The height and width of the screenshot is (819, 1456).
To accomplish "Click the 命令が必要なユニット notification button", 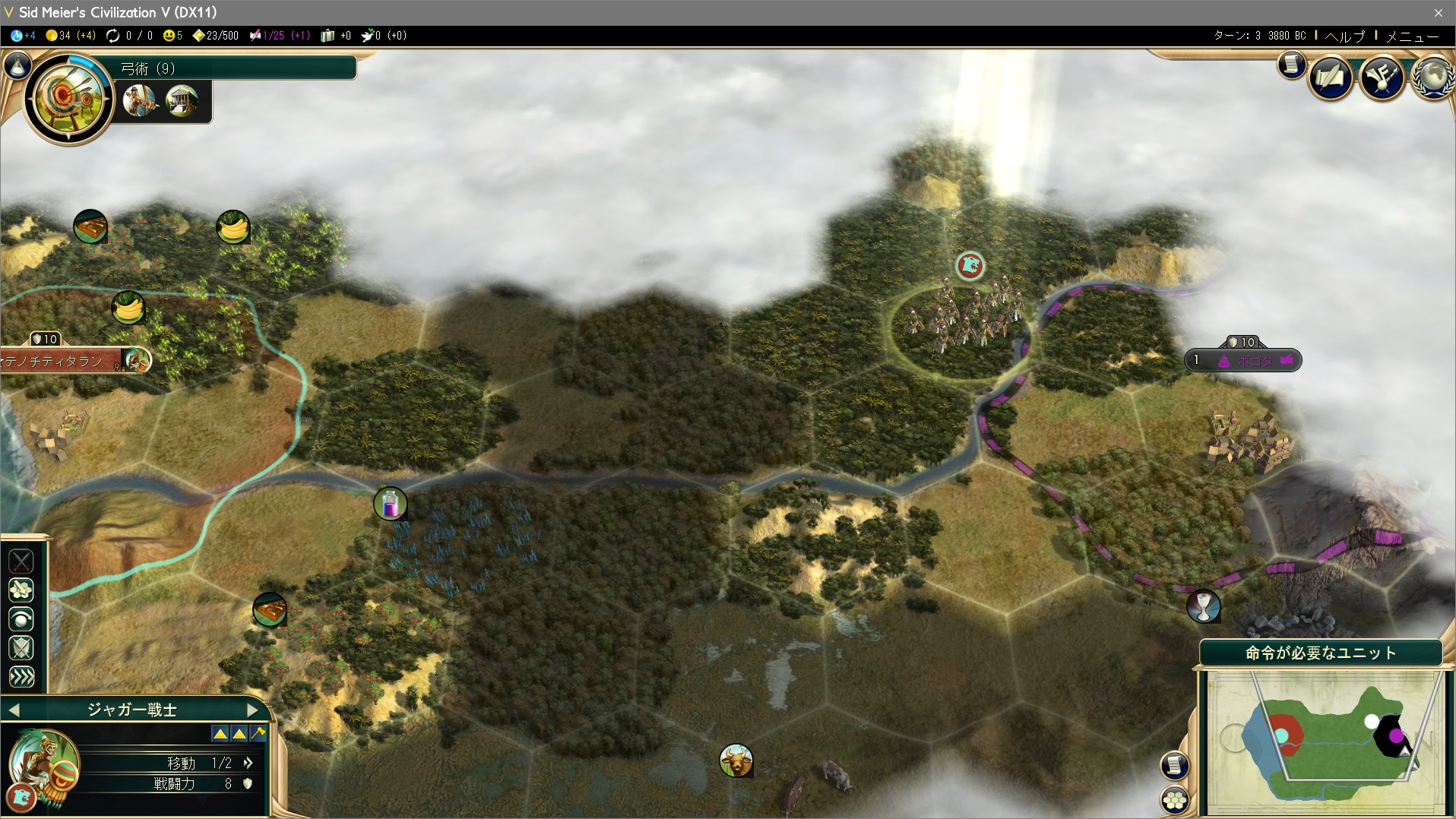I will (x=1321, y=653).
